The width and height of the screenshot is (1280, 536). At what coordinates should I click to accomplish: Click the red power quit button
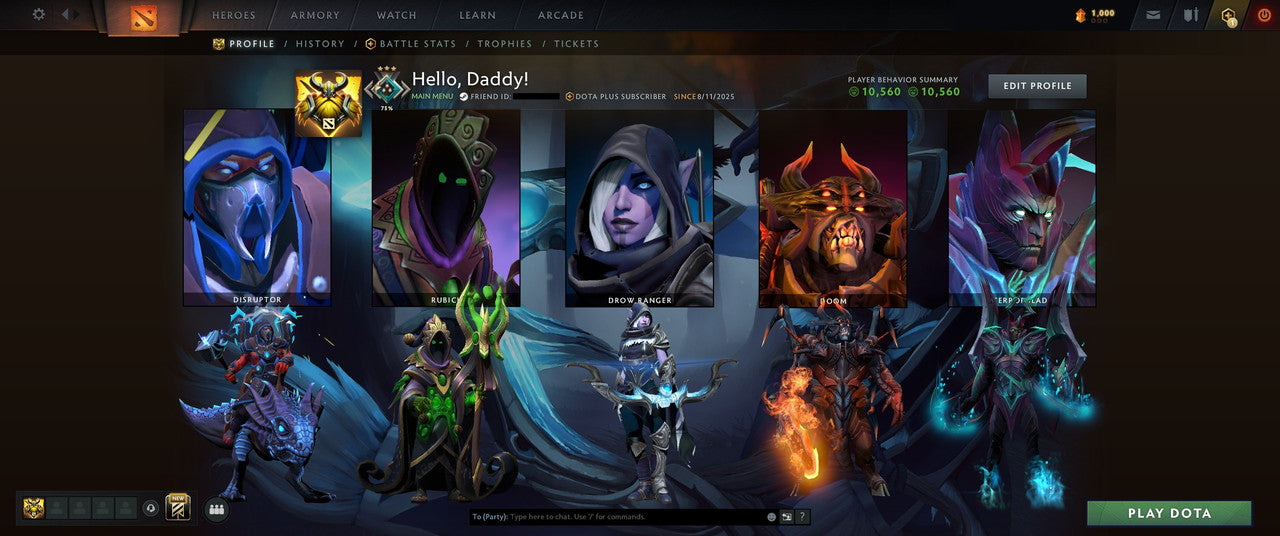pos(1264,15)
